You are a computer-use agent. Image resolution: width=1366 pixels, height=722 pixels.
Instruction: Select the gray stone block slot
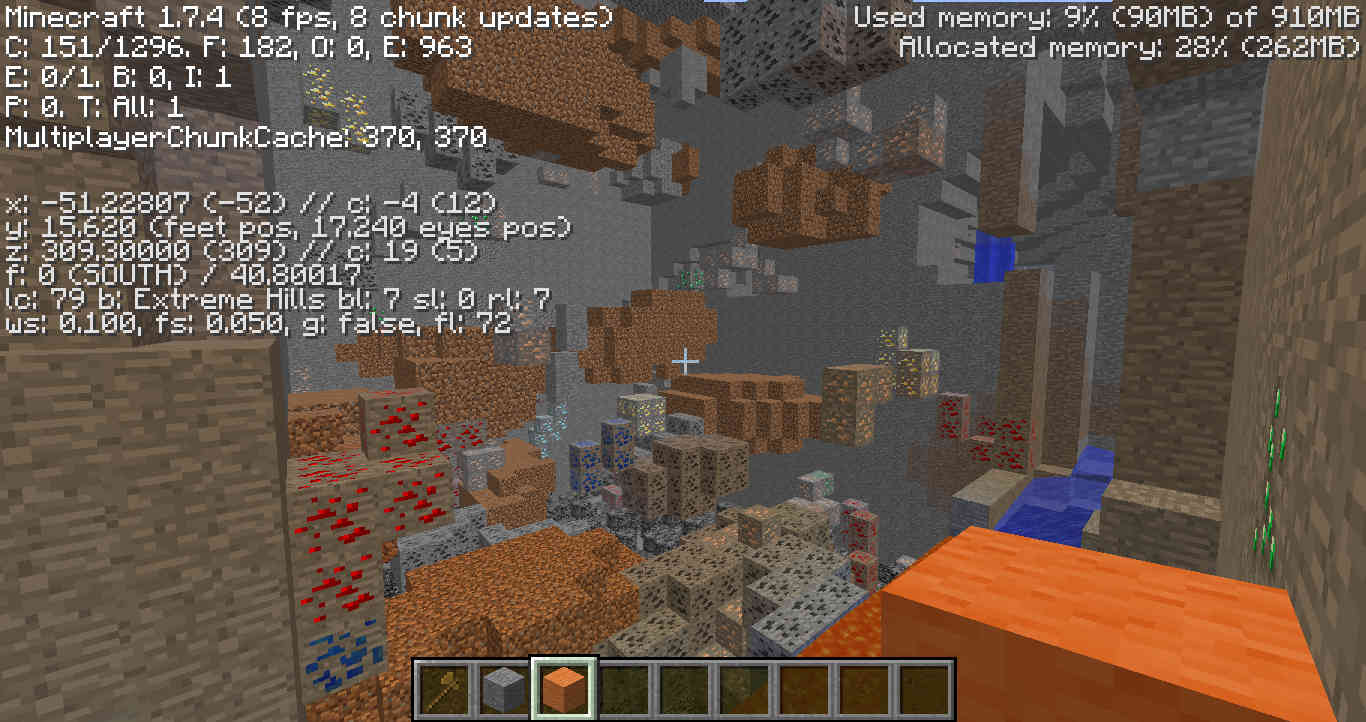coord(504,689)
